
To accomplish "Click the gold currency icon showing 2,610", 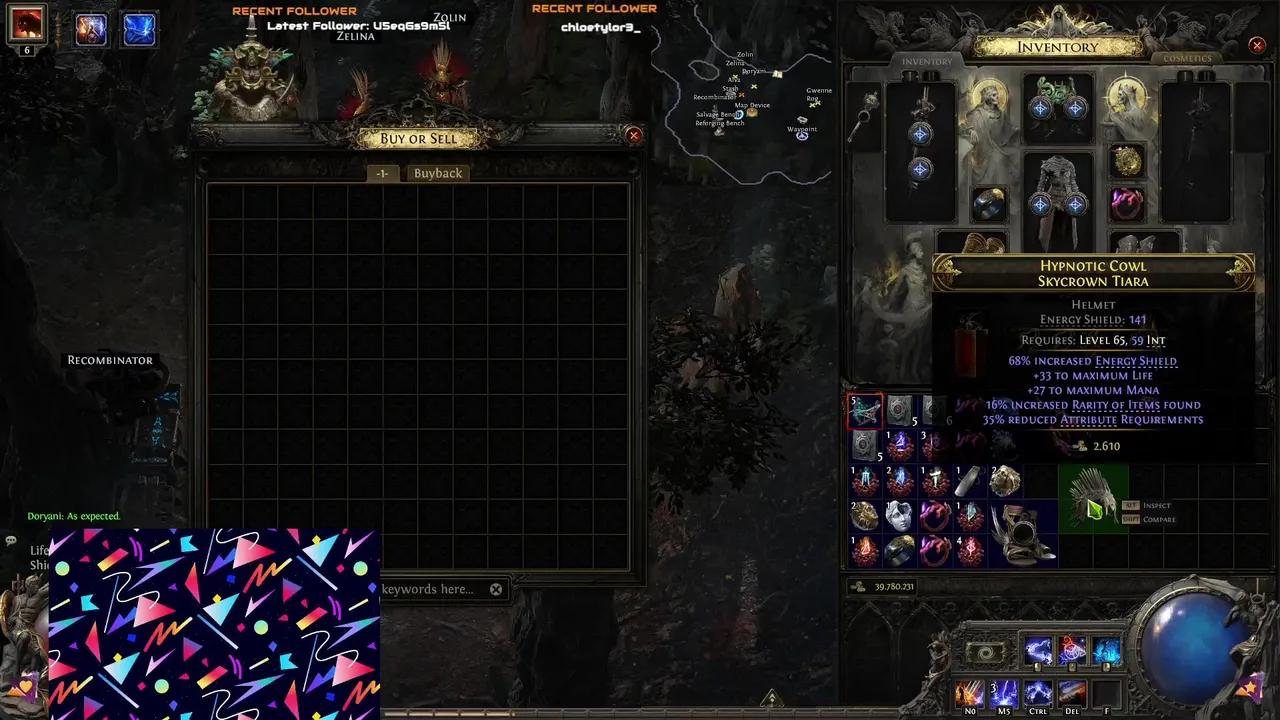I will coord(1081,446).
